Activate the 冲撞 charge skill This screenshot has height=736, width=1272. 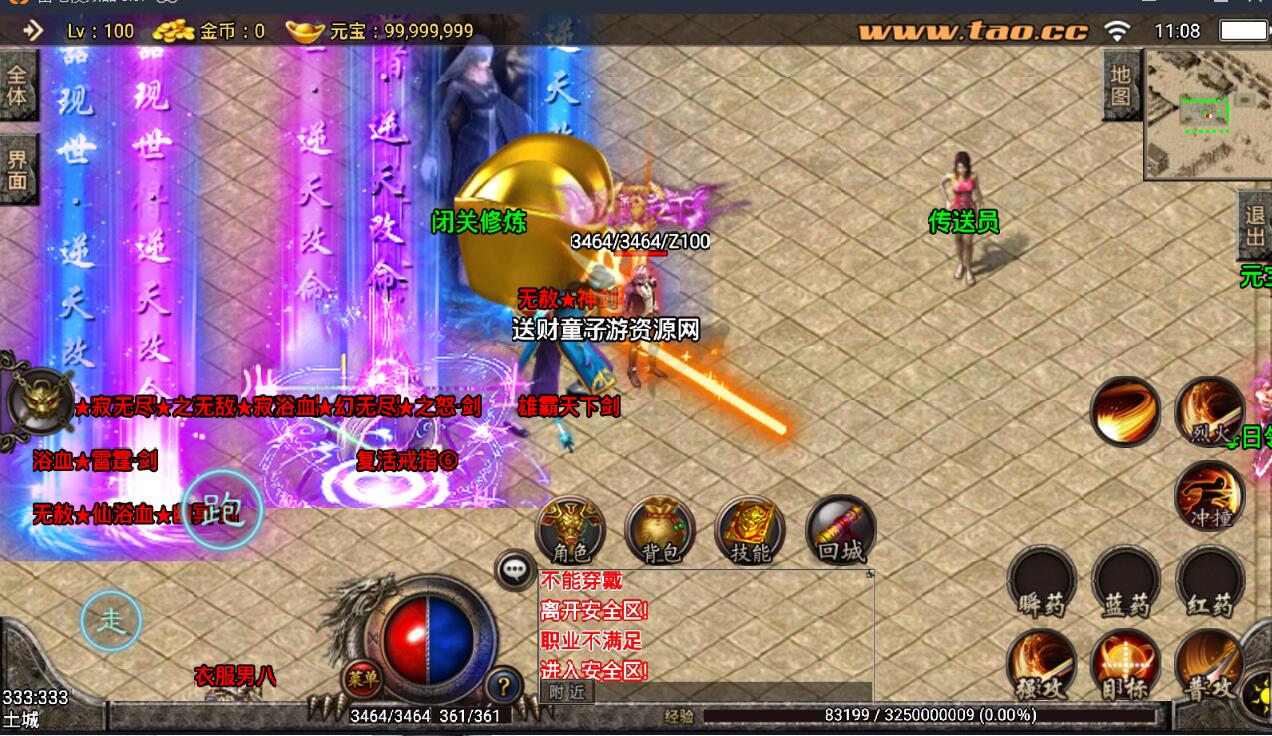1209,495
